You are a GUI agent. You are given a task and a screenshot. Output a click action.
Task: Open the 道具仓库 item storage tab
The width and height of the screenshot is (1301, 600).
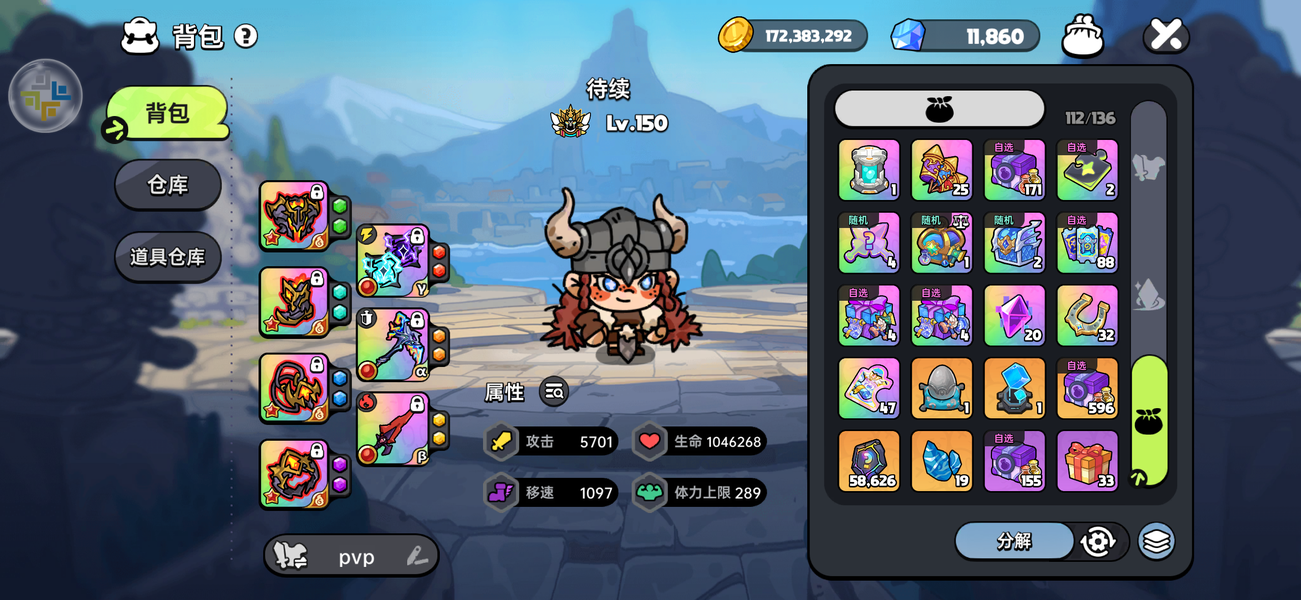168,257
